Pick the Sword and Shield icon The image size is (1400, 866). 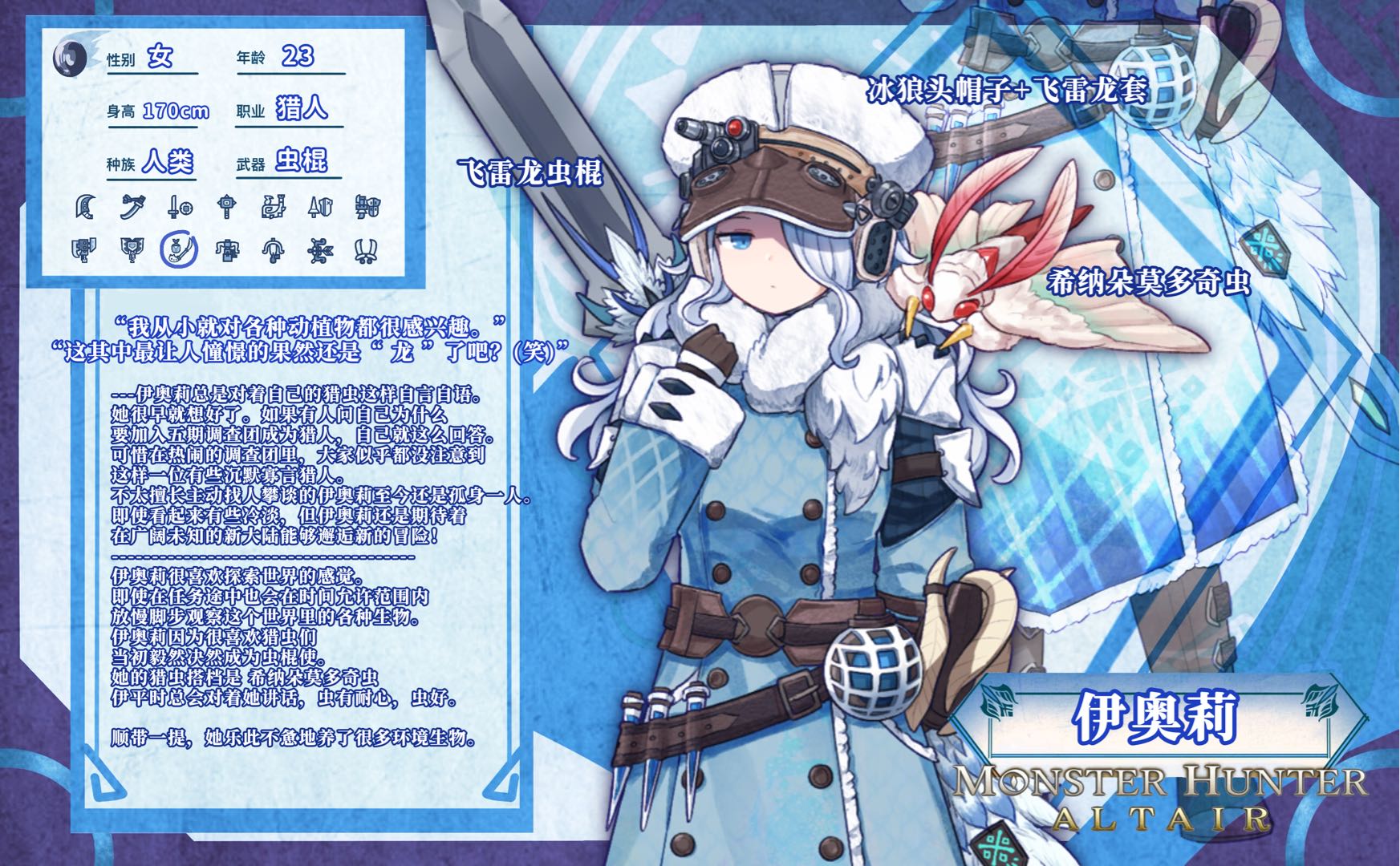[180, 208]
